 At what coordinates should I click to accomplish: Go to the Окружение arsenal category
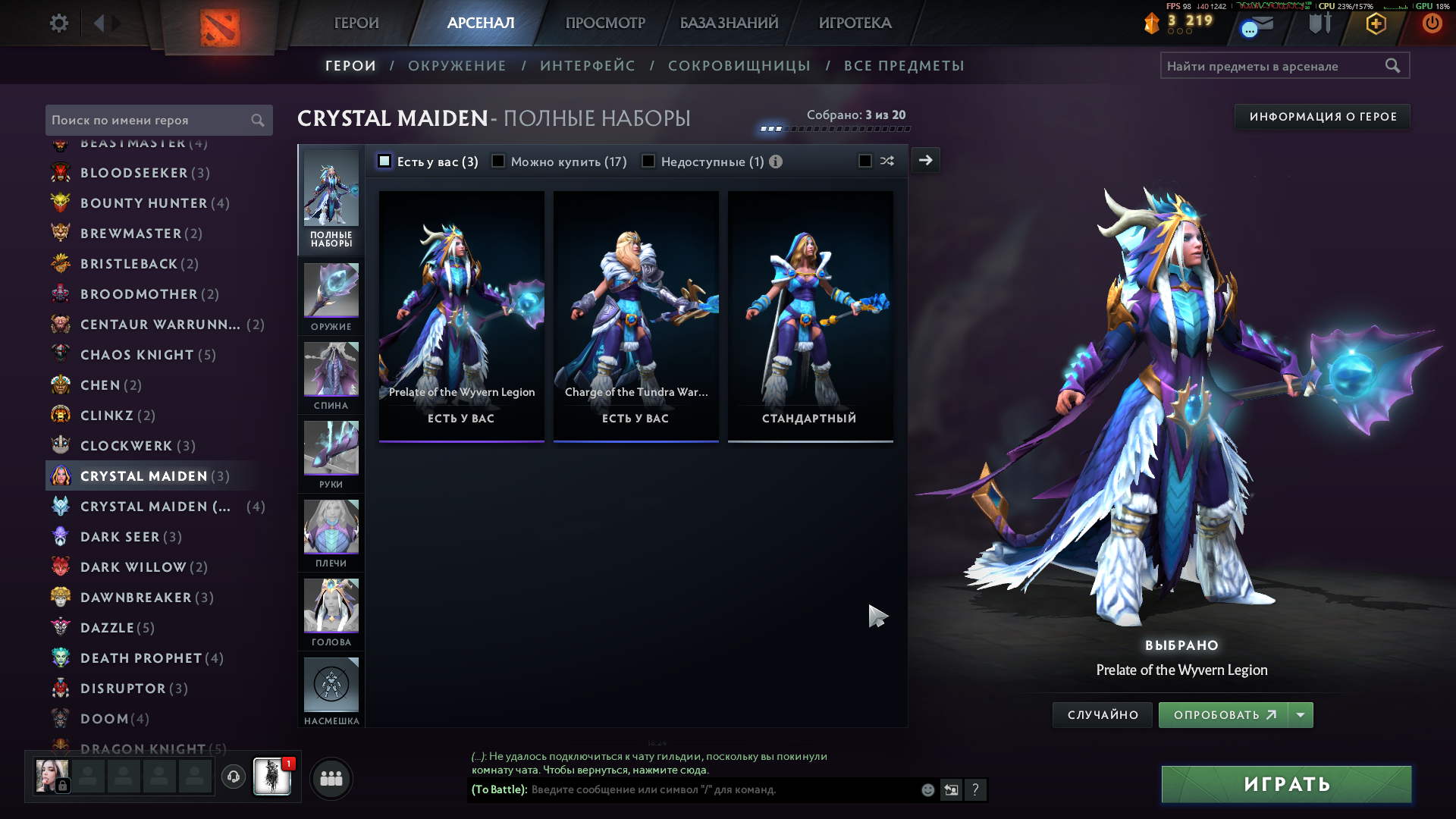[x=457, y=66]
